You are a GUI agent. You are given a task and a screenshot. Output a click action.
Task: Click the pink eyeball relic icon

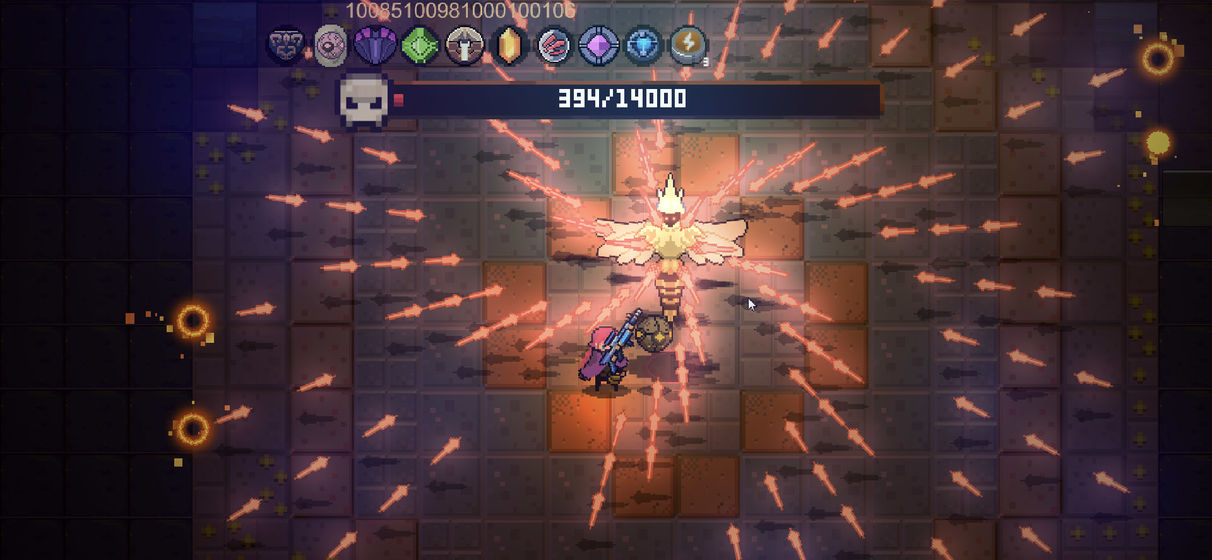pyautogui.click(x=331, y=45)
